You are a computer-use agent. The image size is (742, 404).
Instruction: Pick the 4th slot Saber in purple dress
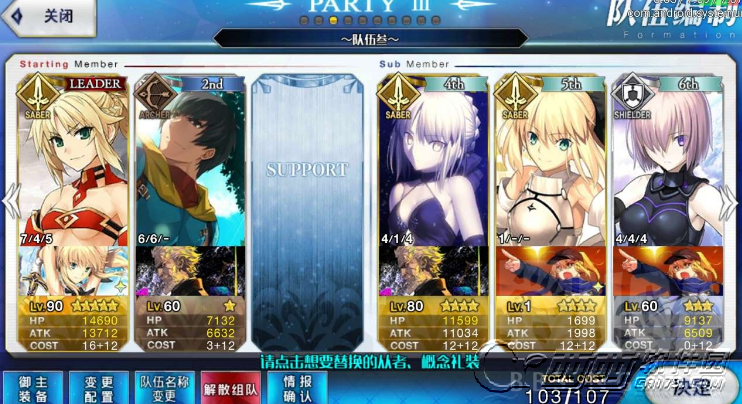(x=432, y=160)
